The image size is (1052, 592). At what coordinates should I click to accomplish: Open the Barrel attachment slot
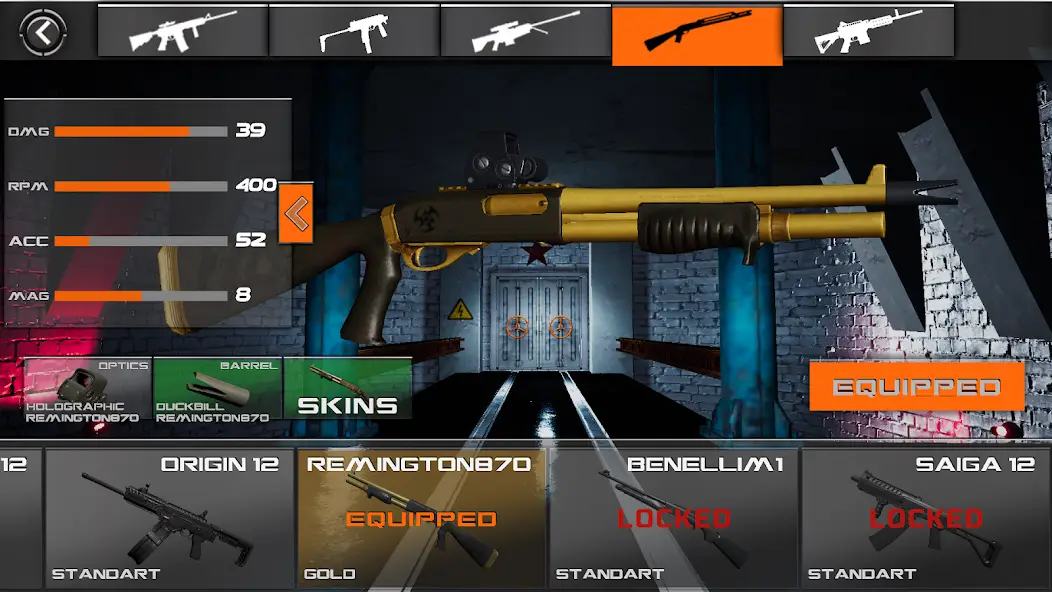(x=217, y=389)
